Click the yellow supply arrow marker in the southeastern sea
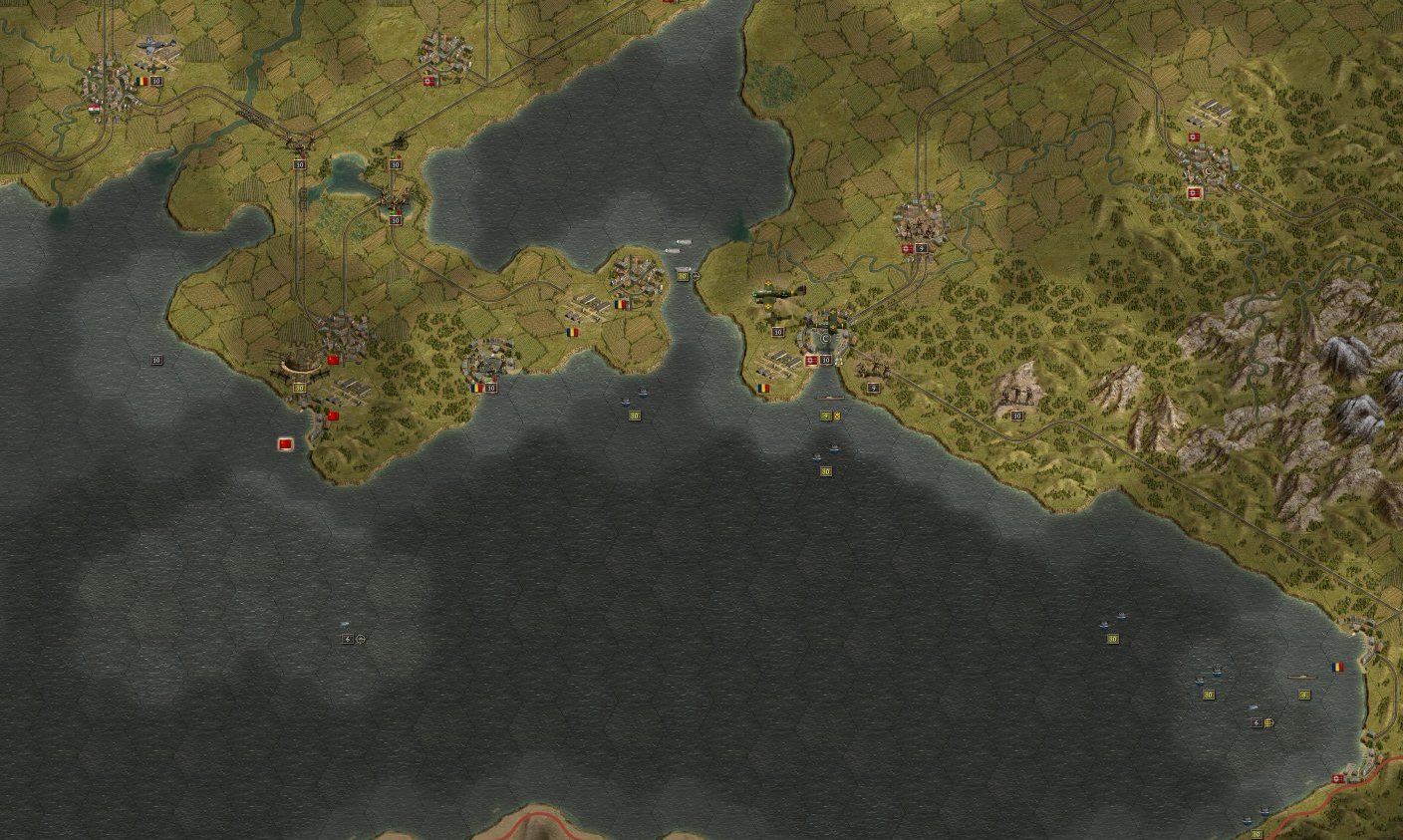1403x840 pixels. [1269, 724]
